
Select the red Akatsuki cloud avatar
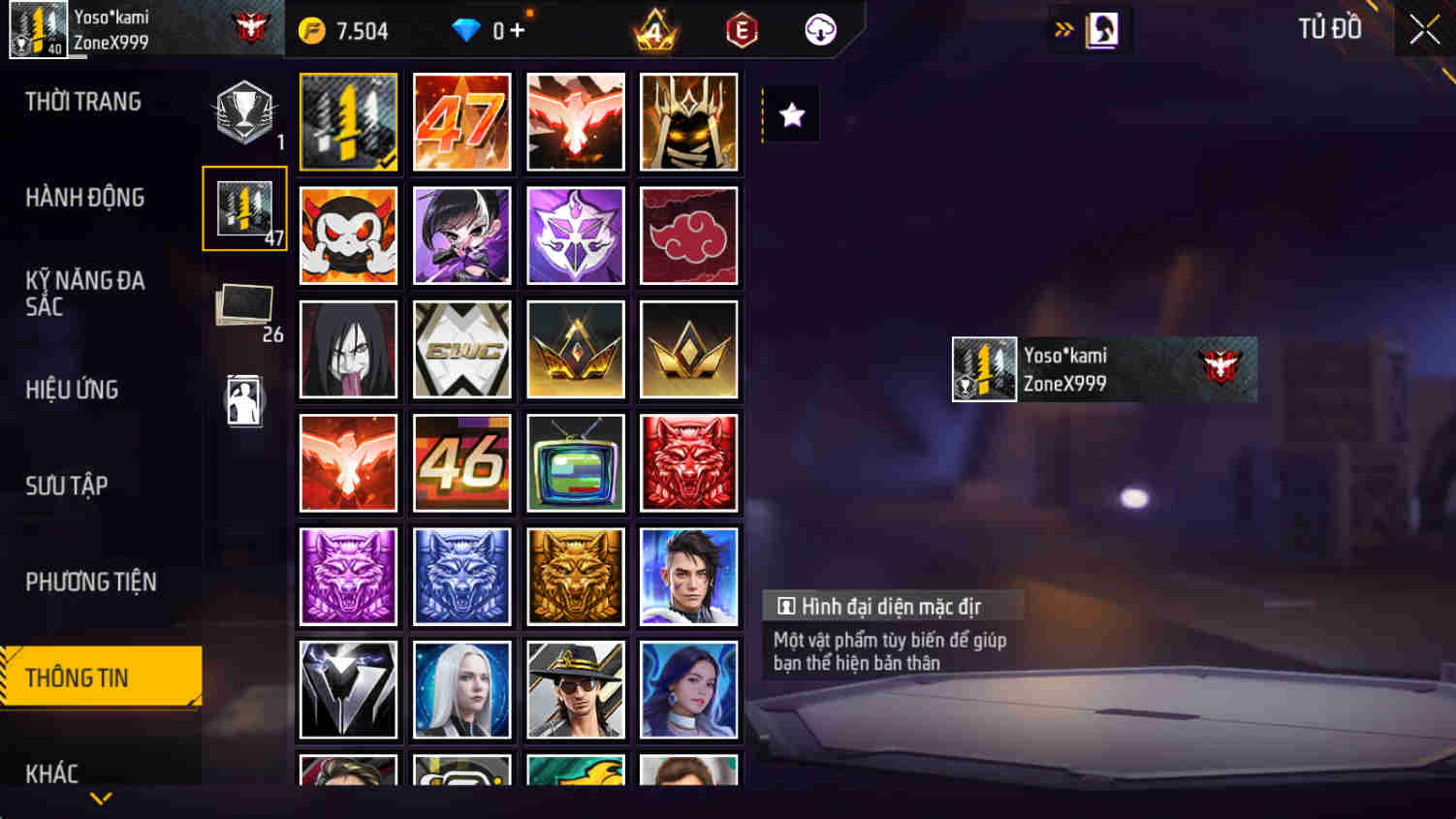[x=688, y=236]
